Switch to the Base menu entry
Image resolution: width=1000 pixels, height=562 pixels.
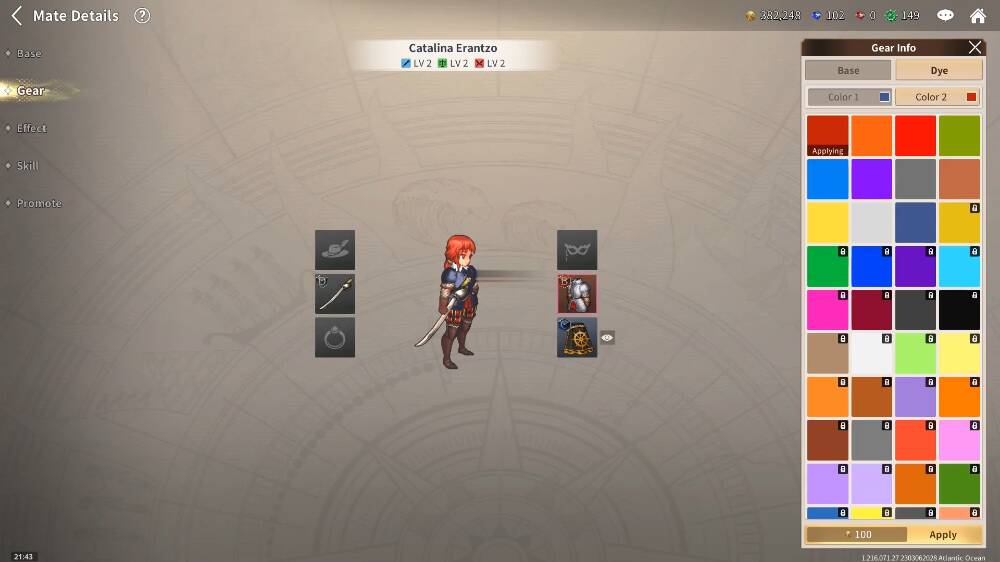pos(29,53)
